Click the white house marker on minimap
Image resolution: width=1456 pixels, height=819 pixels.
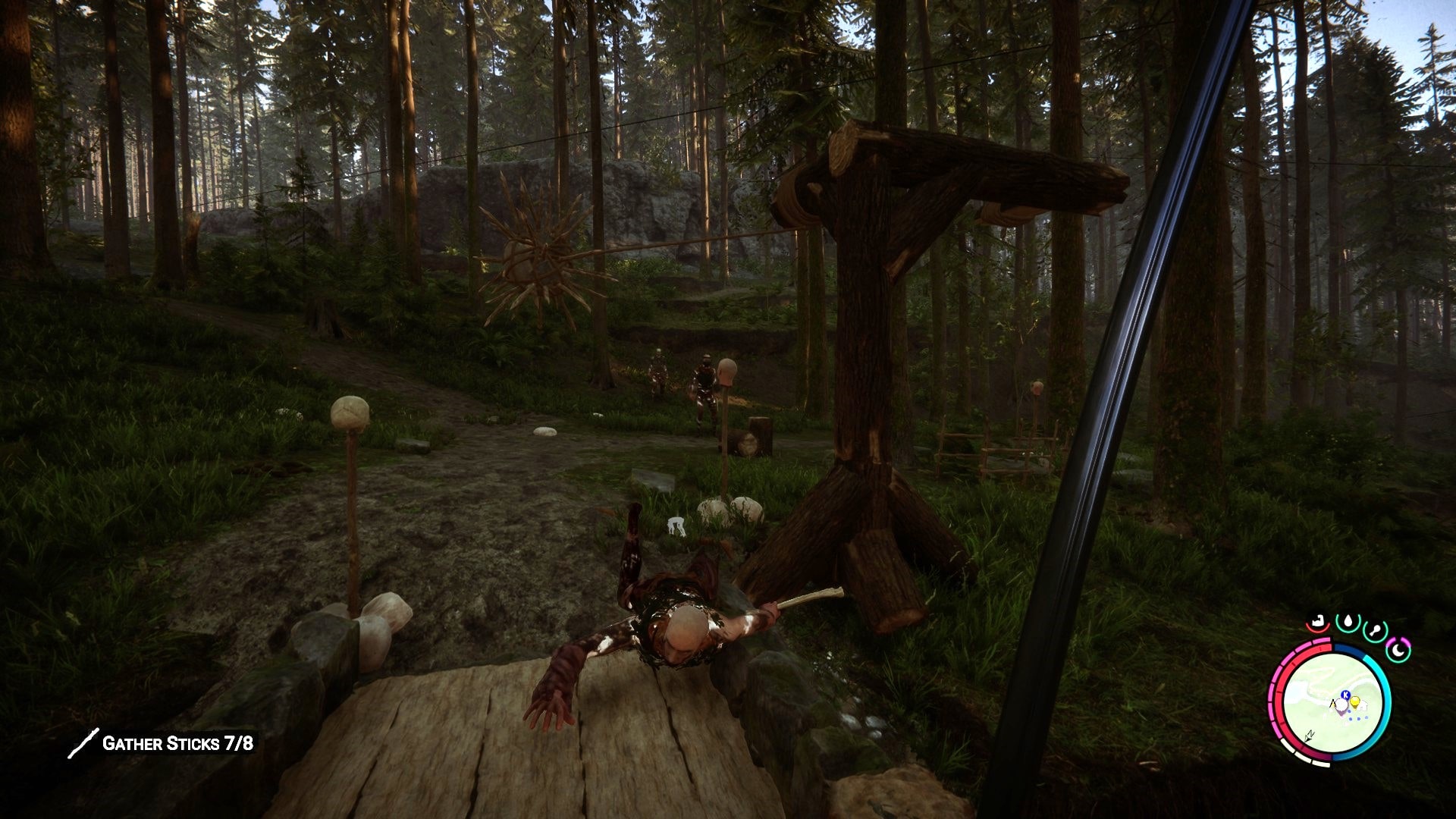click(x=1362, y=705)
